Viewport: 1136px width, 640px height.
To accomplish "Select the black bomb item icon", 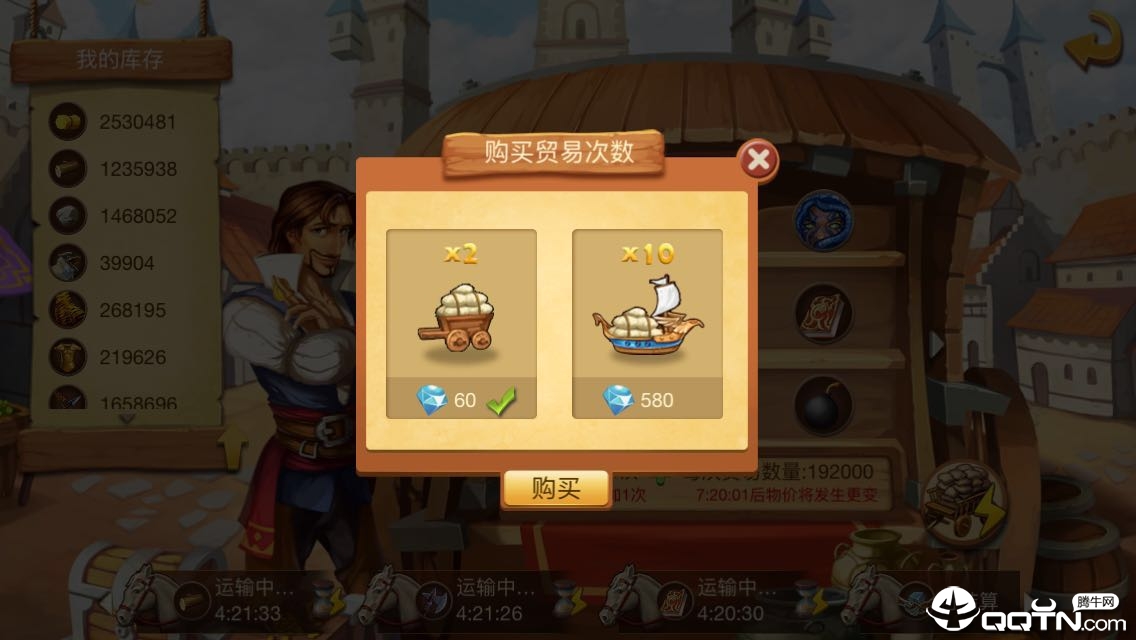I will (x=823, y=405).
